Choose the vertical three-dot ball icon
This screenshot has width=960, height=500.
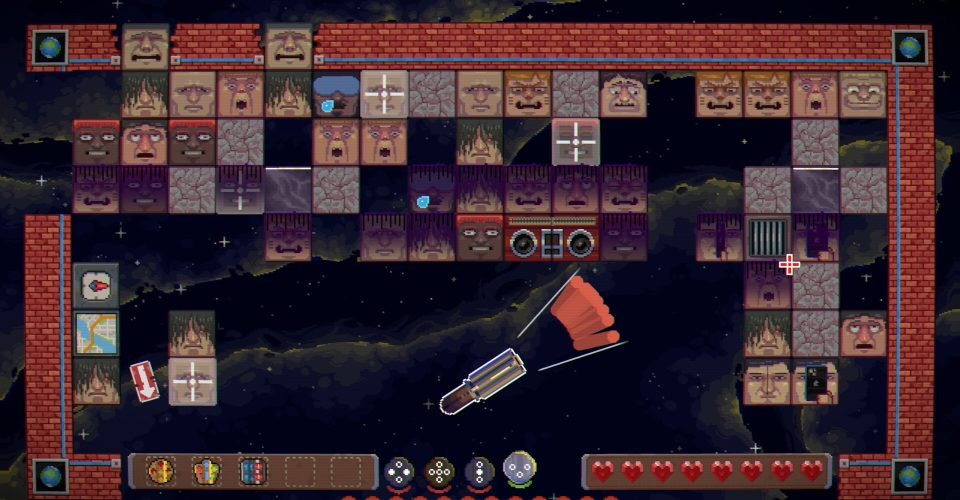point(480,471)
